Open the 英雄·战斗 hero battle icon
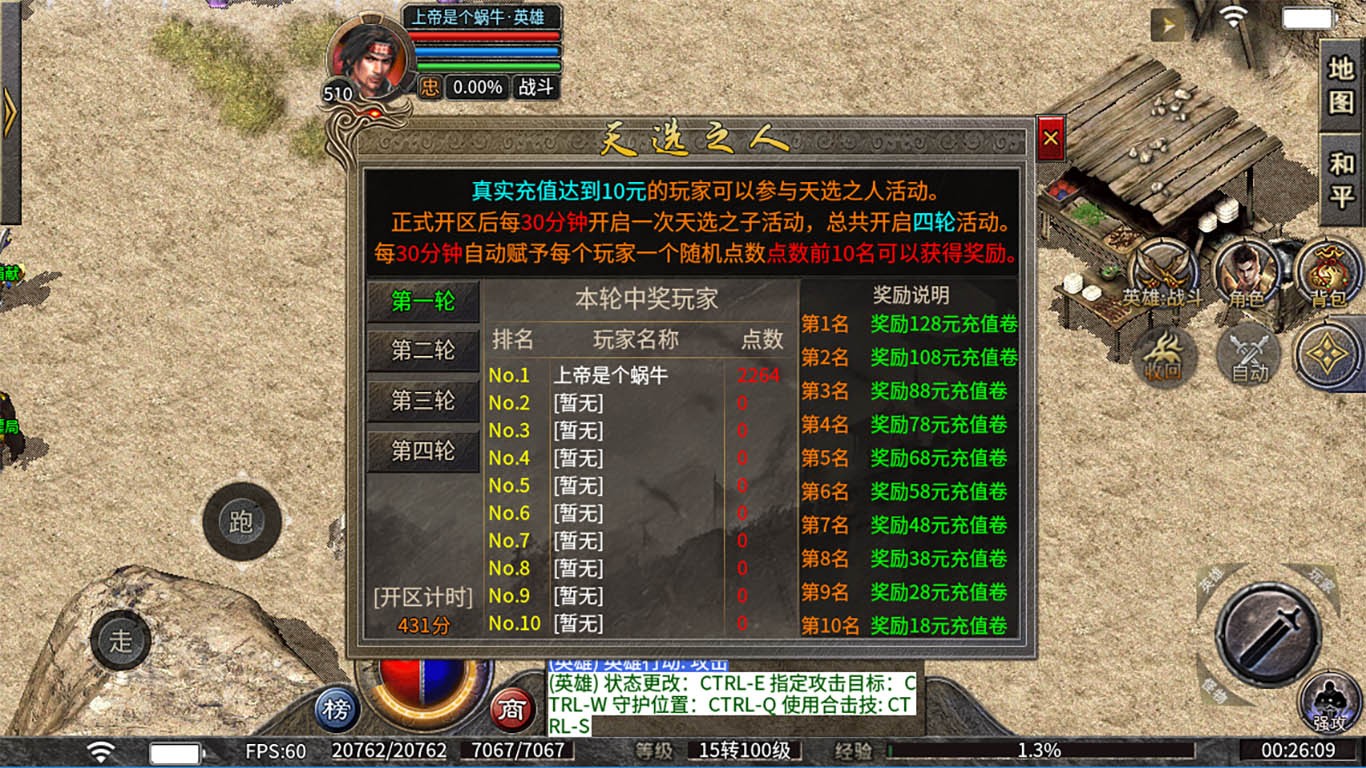The width and height of the screenshot is (1366, 768). pyautogui.click(x=1166, y=272)
